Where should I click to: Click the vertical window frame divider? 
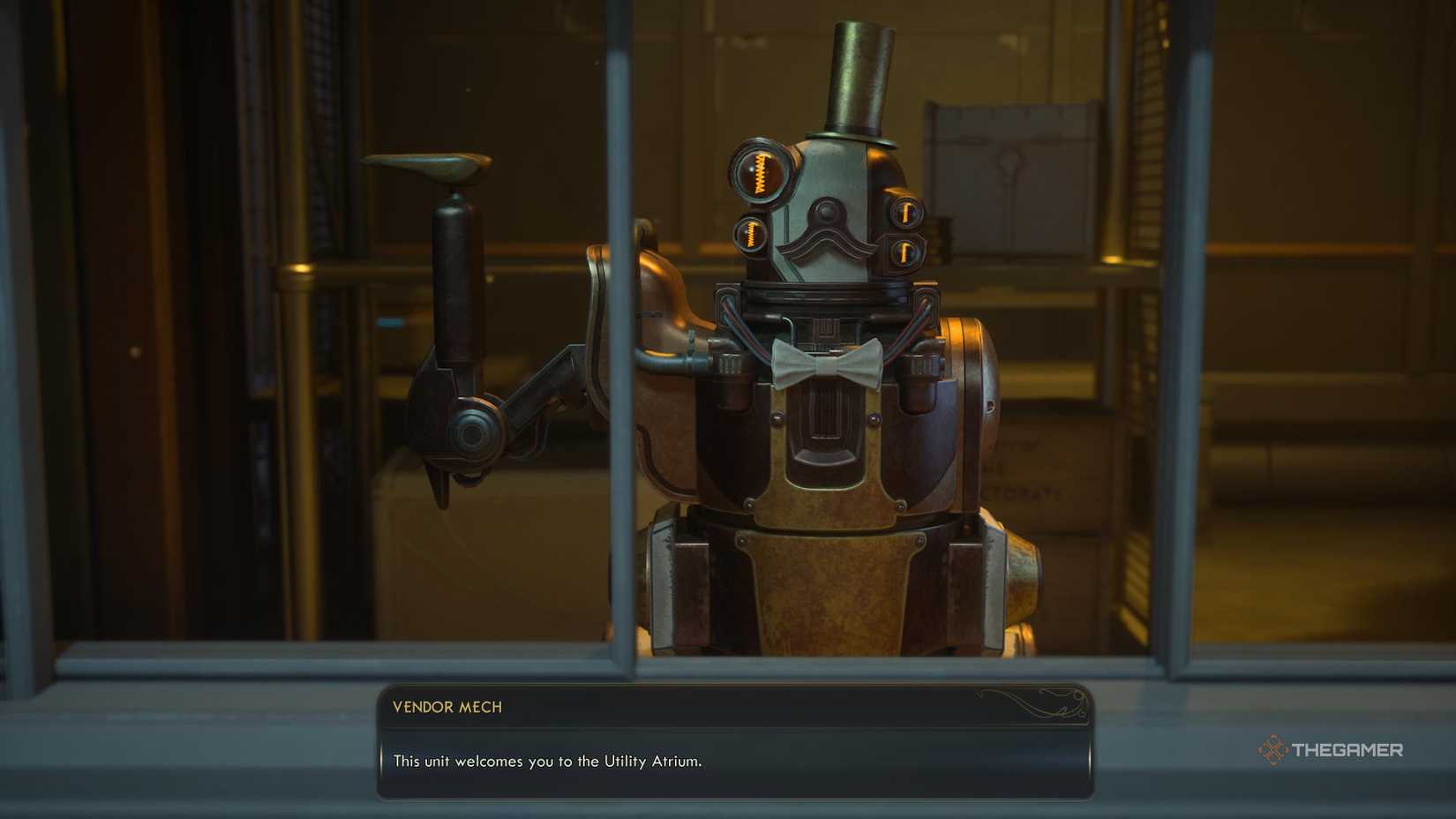(x=620, y=353)
